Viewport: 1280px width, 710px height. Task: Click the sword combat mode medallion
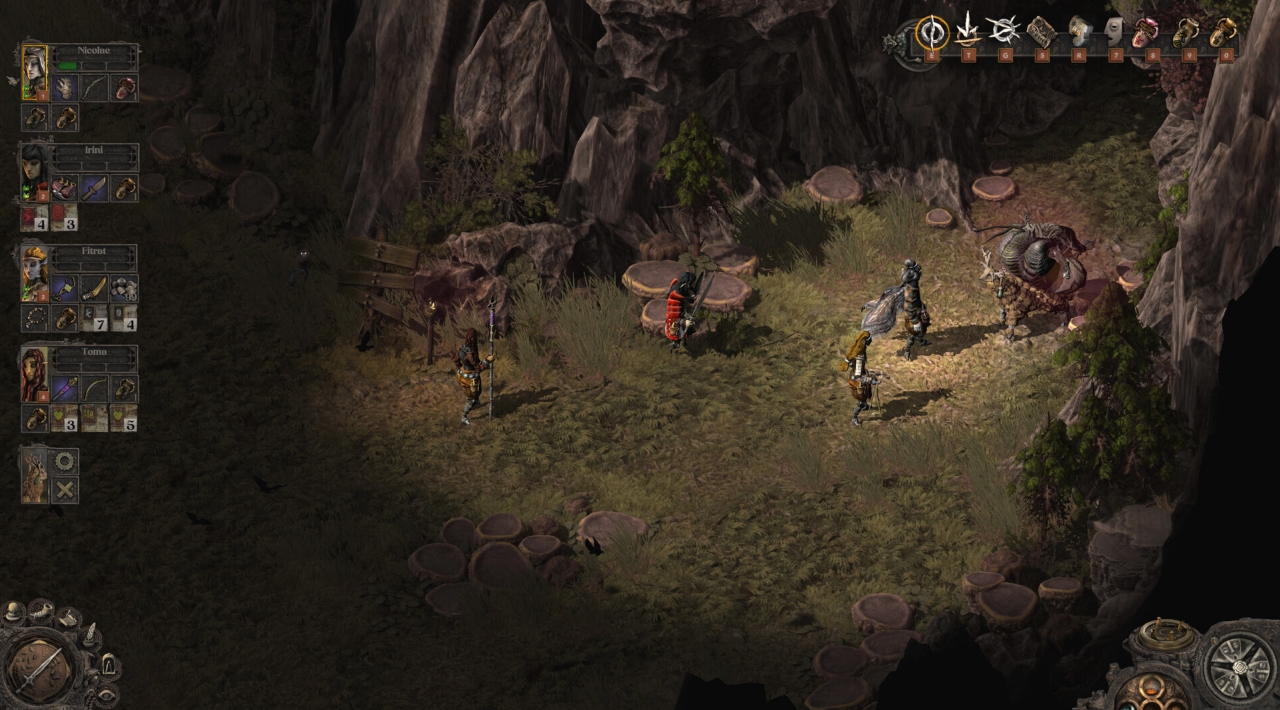pos(40,667)
